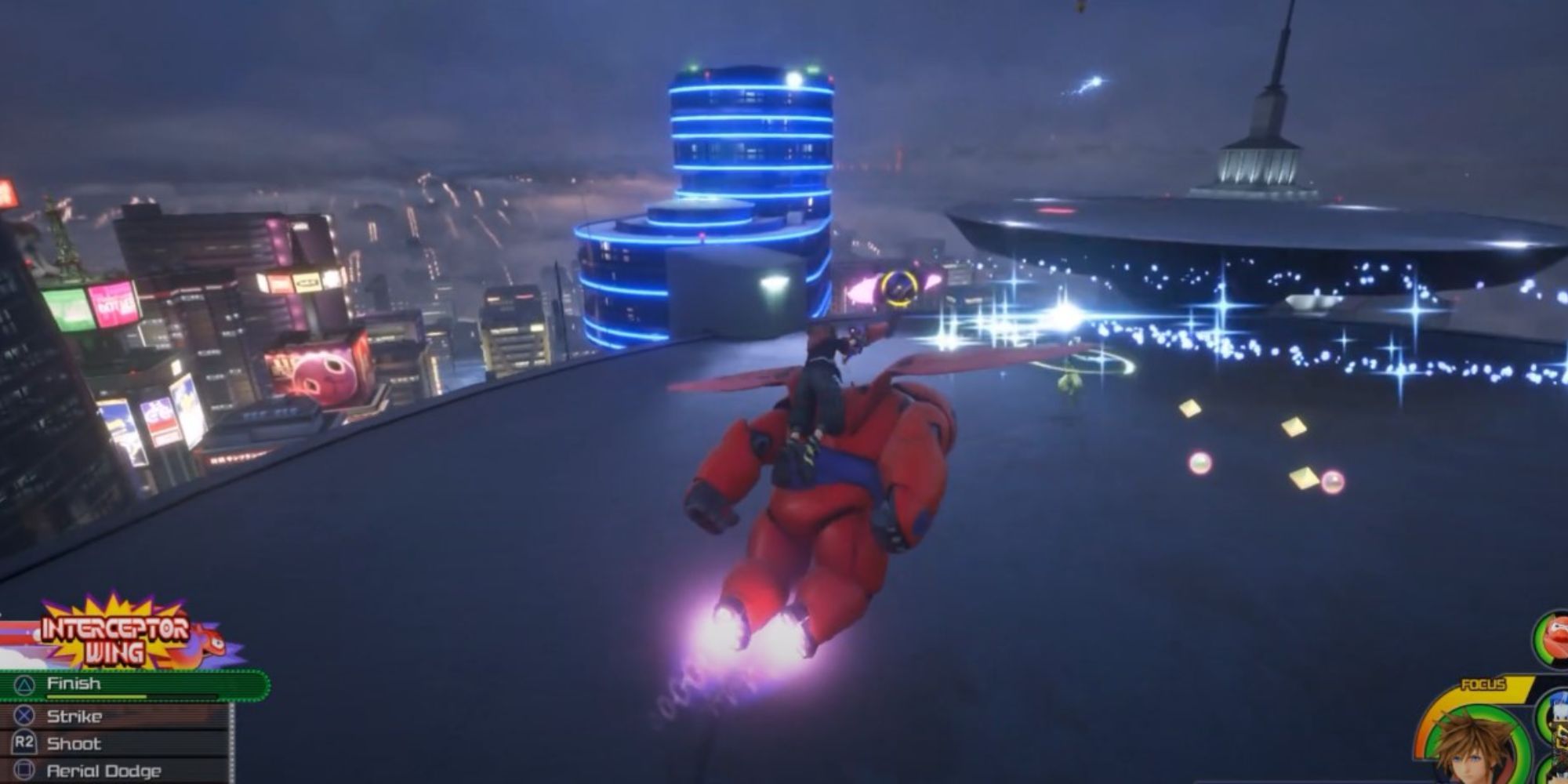Click the R2 button icon next to Shoot
Viewport: 1568px width, 784px height.
point(24,742)
